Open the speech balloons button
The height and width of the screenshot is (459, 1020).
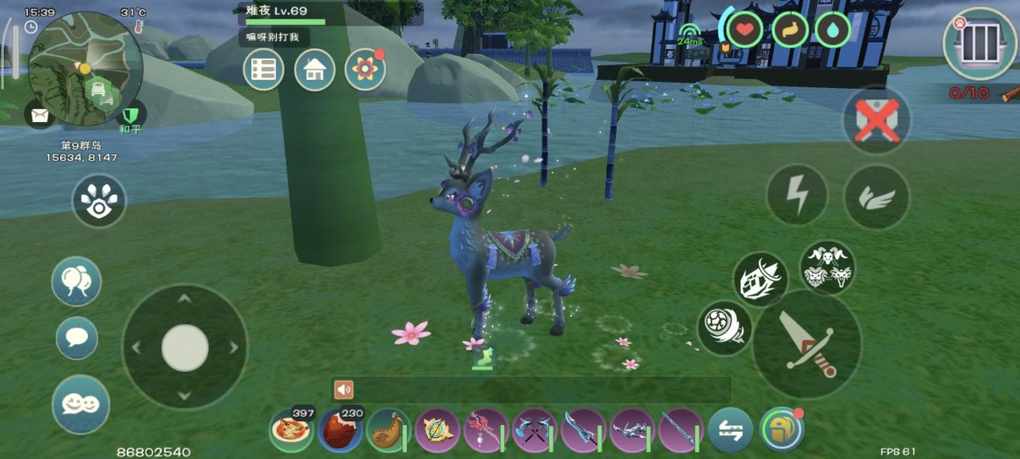tap(77, 281)
